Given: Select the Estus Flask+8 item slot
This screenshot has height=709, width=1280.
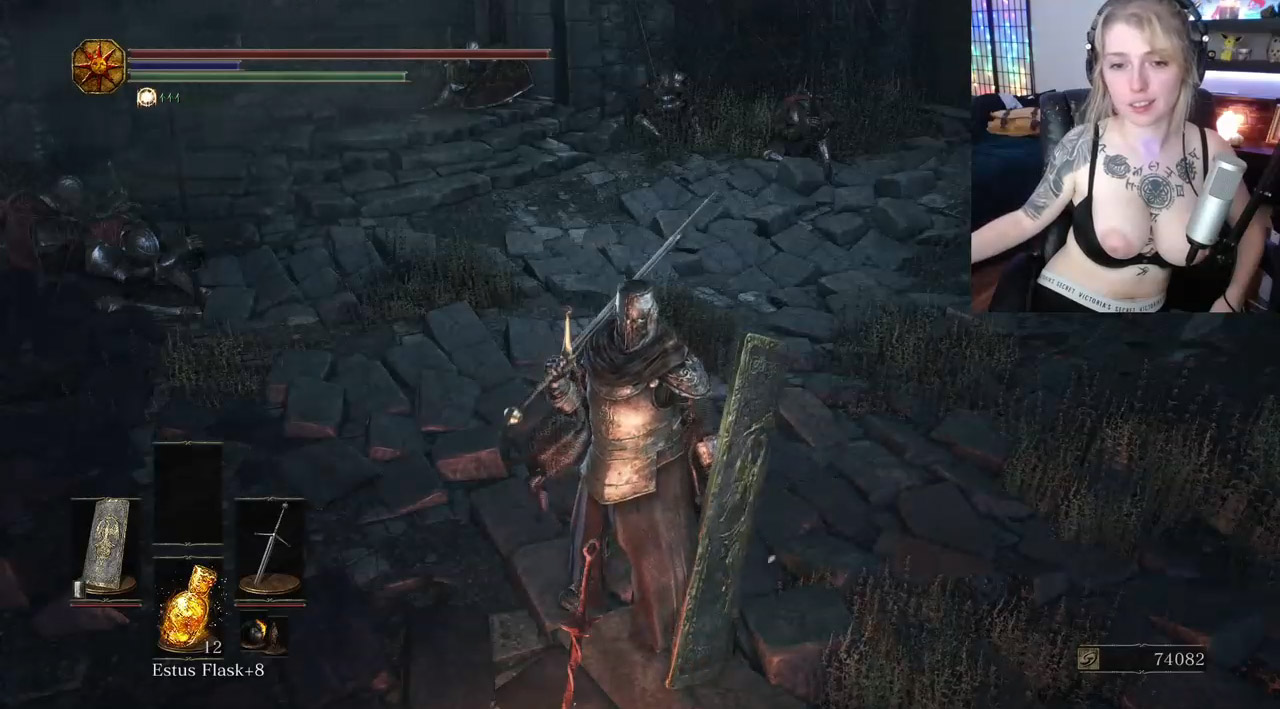Looking at the screenshot, I should [188, 607].
